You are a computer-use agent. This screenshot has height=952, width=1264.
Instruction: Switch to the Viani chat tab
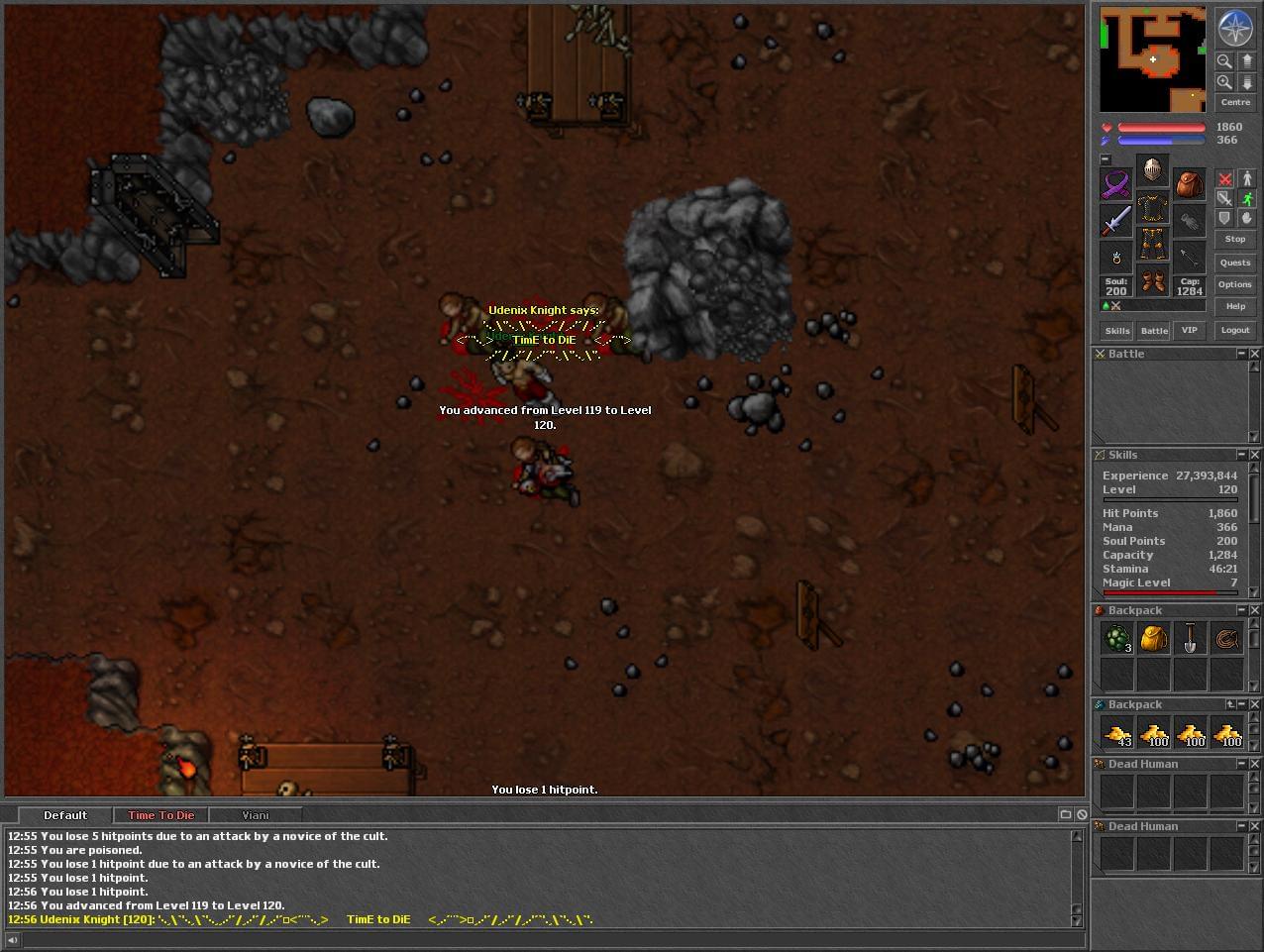click(x=255, y=815)
